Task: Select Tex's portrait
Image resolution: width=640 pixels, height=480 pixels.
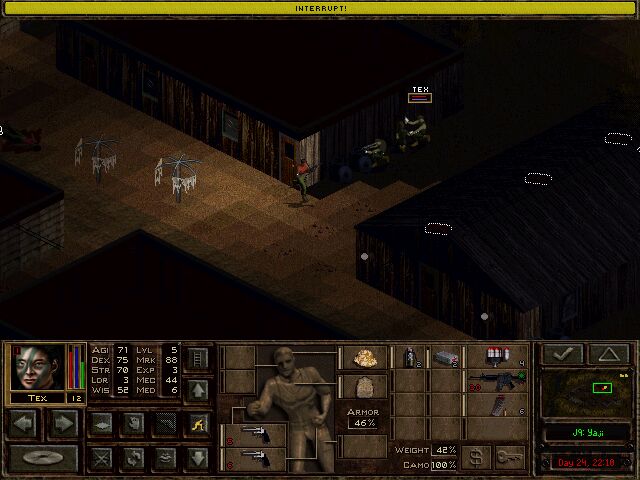Action: pyautogui.click(x=37, y=367)
